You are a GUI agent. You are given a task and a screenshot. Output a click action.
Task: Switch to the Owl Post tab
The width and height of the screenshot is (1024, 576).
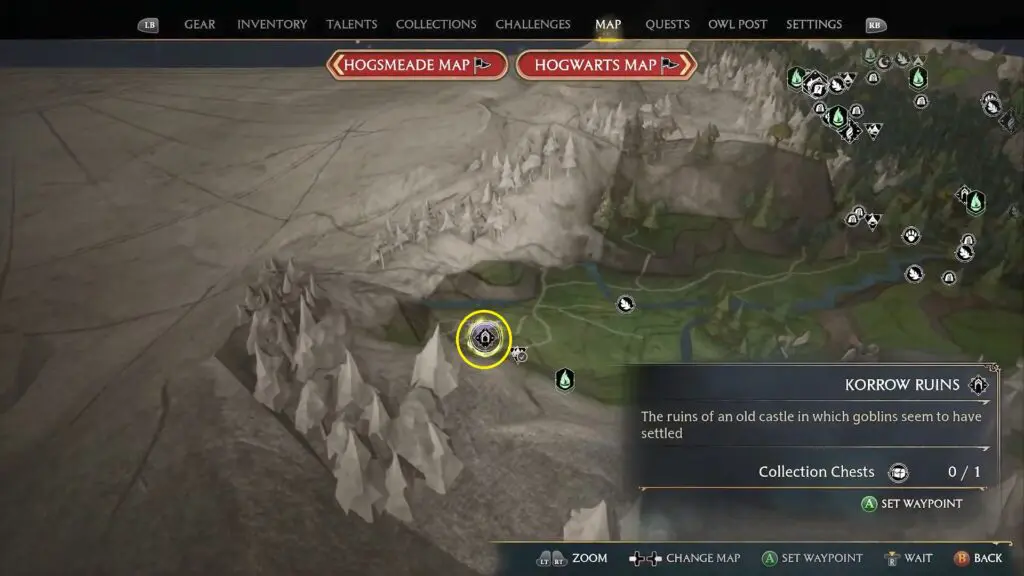point(735,24)
